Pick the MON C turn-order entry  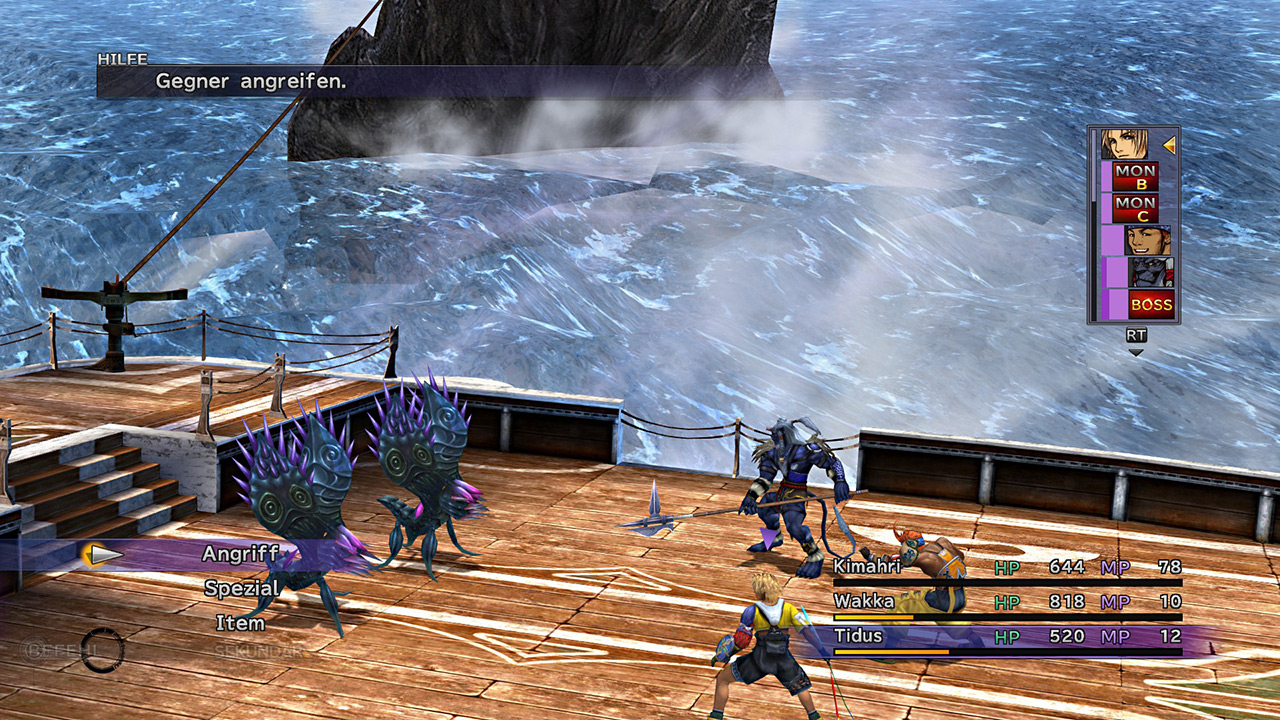[x=1135, y=209]
